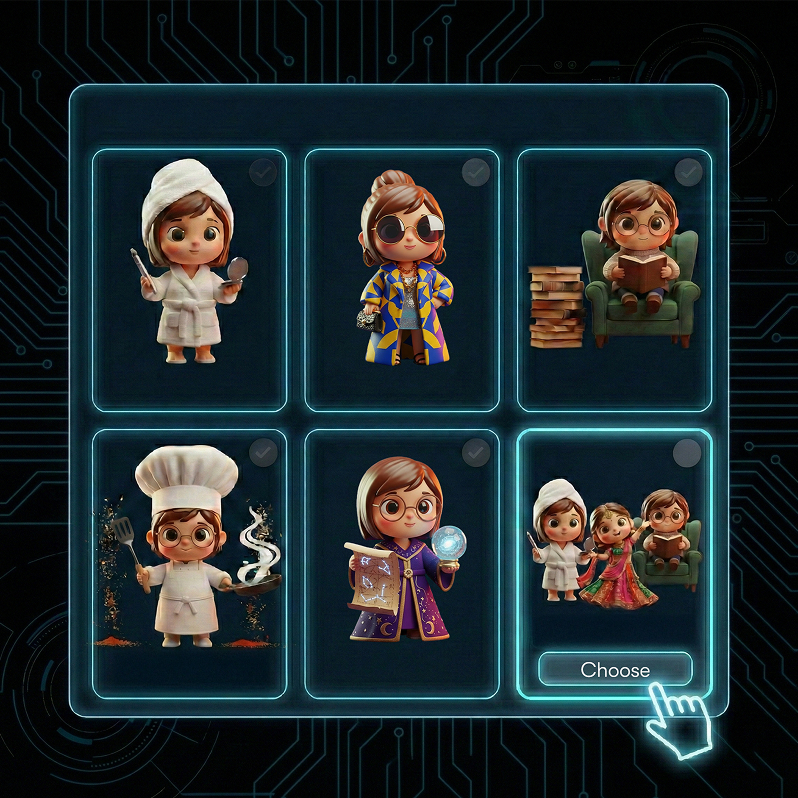Toggle the circle on the group card
The image size is (798, 798).
coord(688,453)
